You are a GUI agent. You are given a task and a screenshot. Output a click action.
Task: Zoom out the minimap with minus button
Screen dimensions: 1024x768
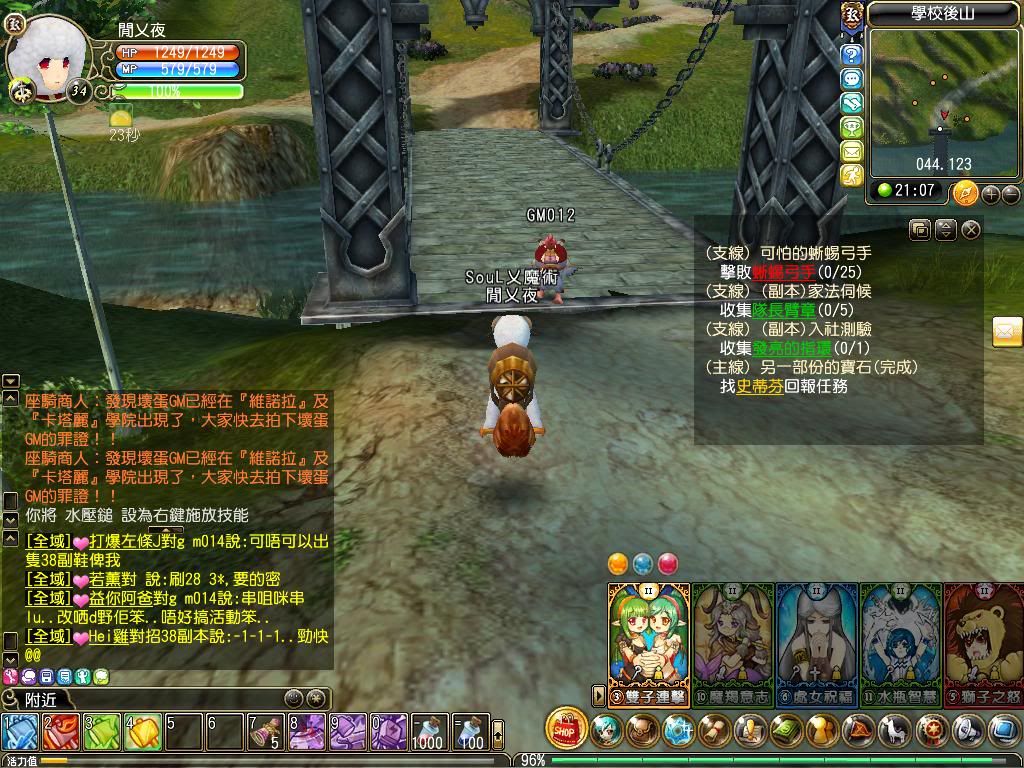coord(1010,194)
